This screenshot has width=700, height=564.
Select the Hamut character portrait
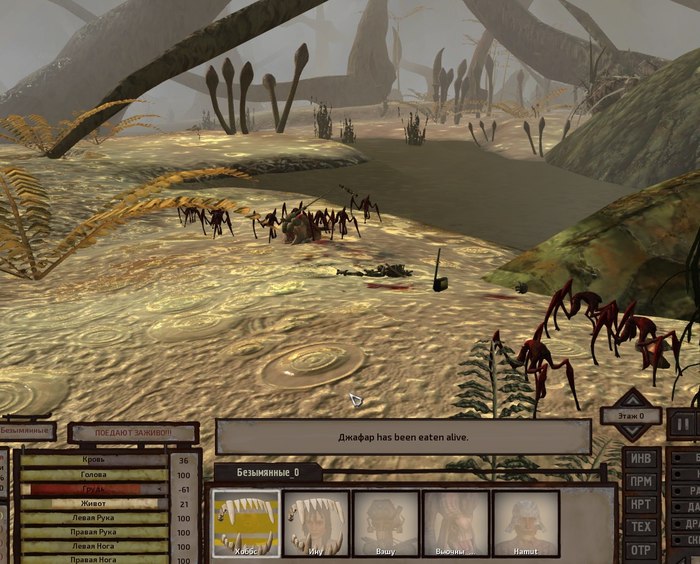tap(526, 522)
